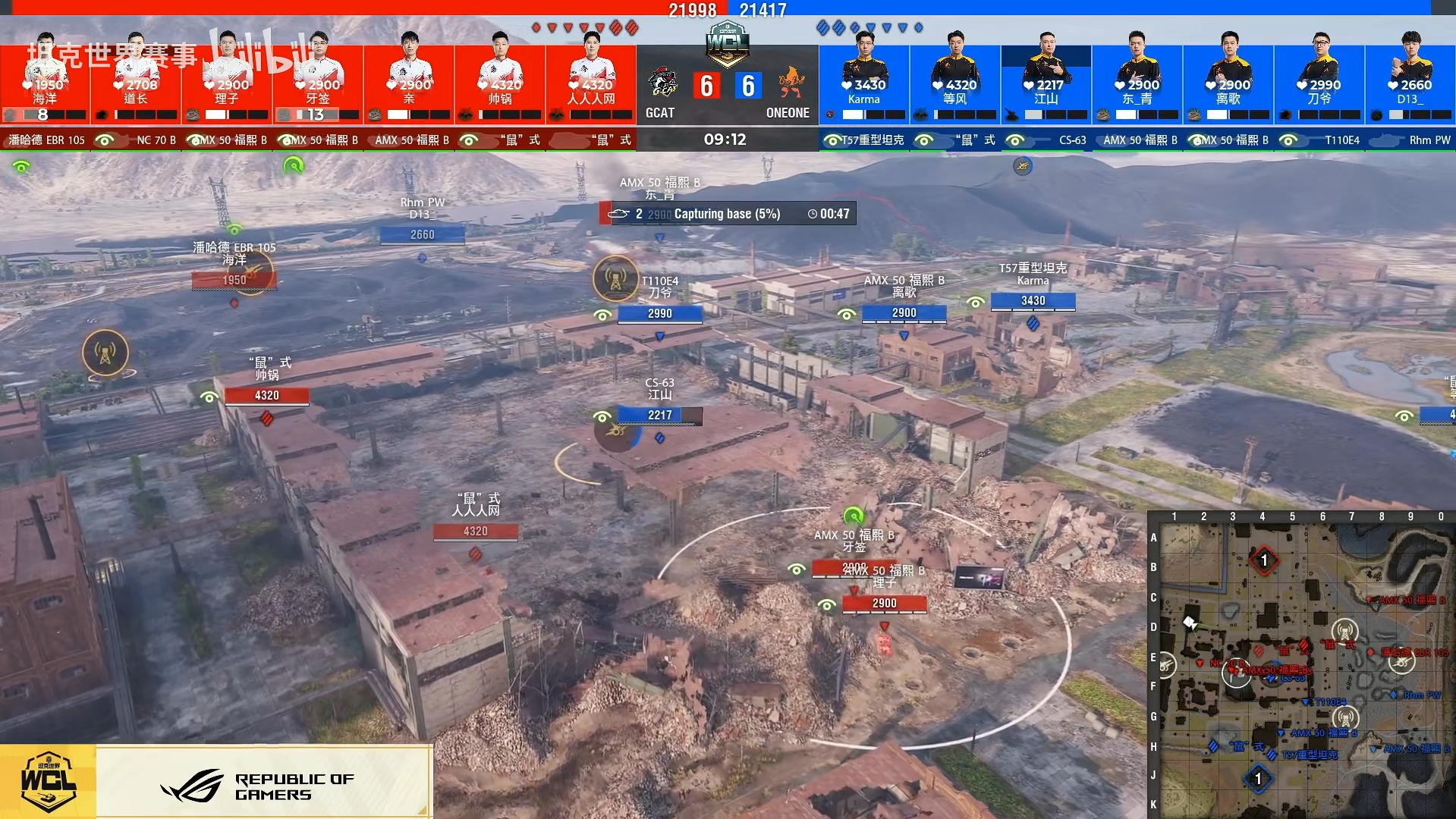Select the CS-63 江山 tank marker
Screen dimensions: 1456x819
tap(659, 415)
